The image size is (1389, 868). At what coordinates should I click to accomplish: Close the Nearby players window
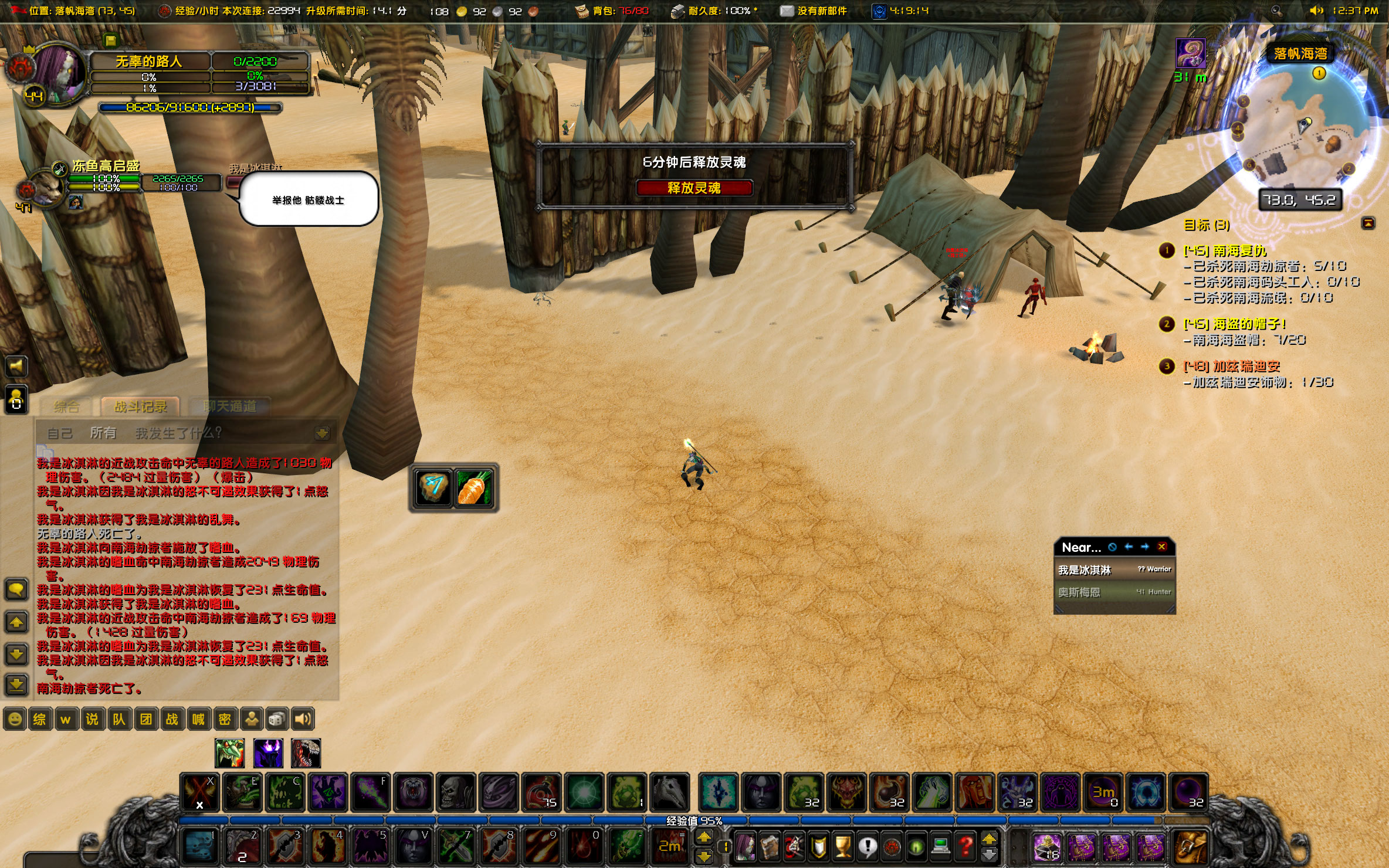(x=1161, y=547)
